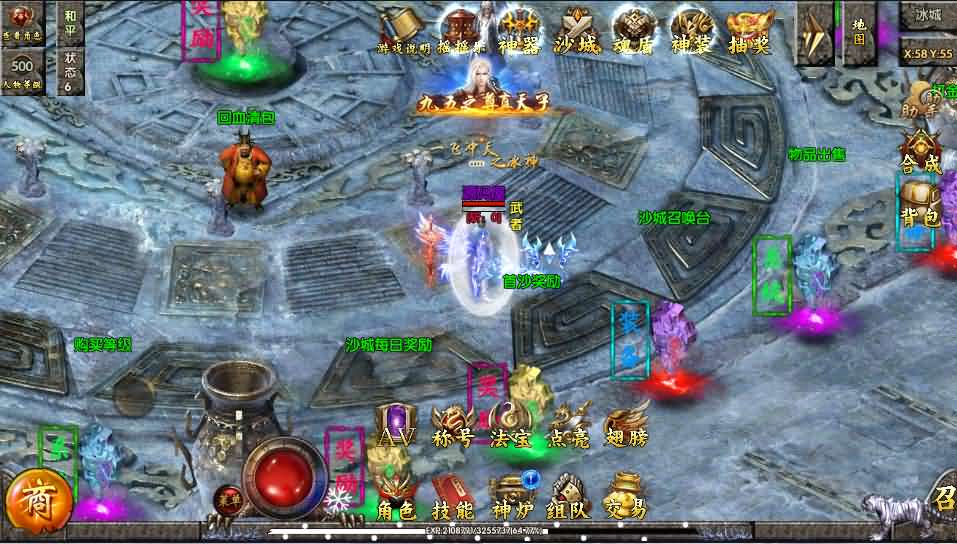957x544 pixels.
Task: Open the 魂盾 soul shield menu
Action: 635,28
